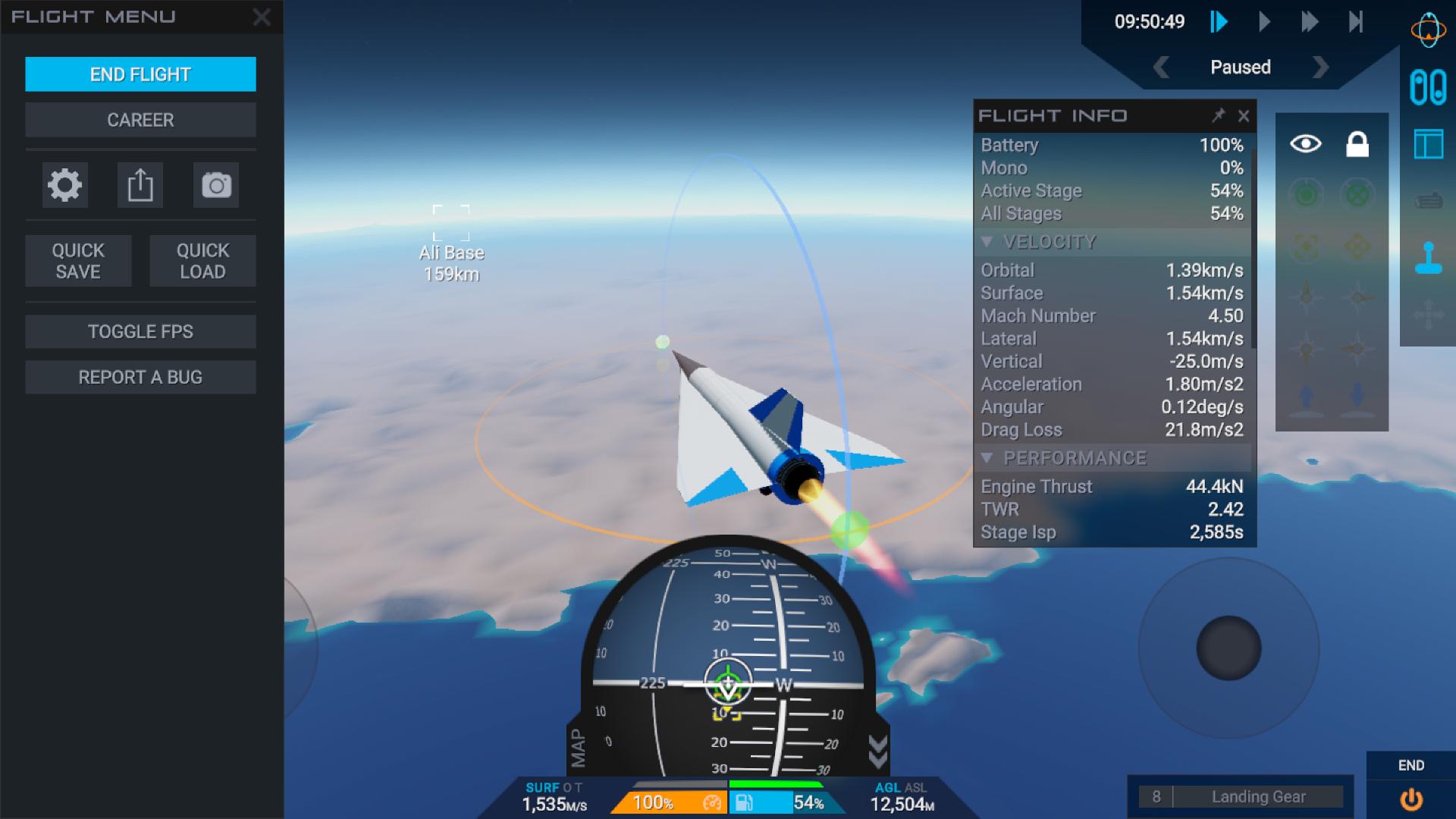Collapse the PERFORMANCE section
Screen dimensions: 1456x819
[x=987, y=458]
